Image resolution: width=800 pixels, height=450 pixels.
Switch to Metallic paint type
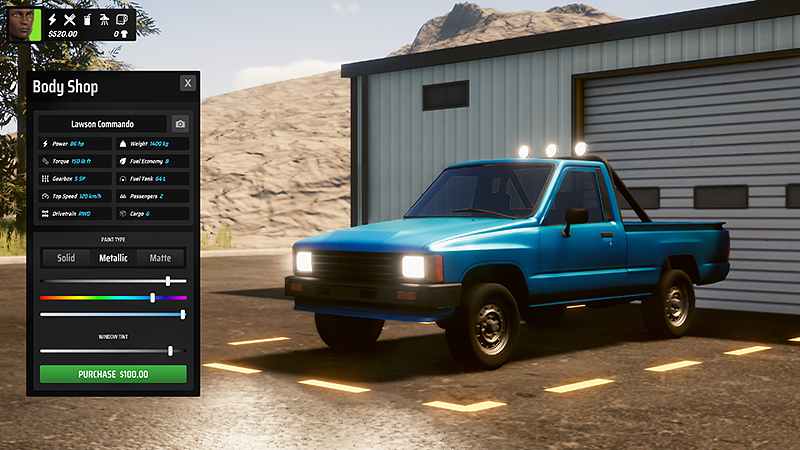pos(113,258)
